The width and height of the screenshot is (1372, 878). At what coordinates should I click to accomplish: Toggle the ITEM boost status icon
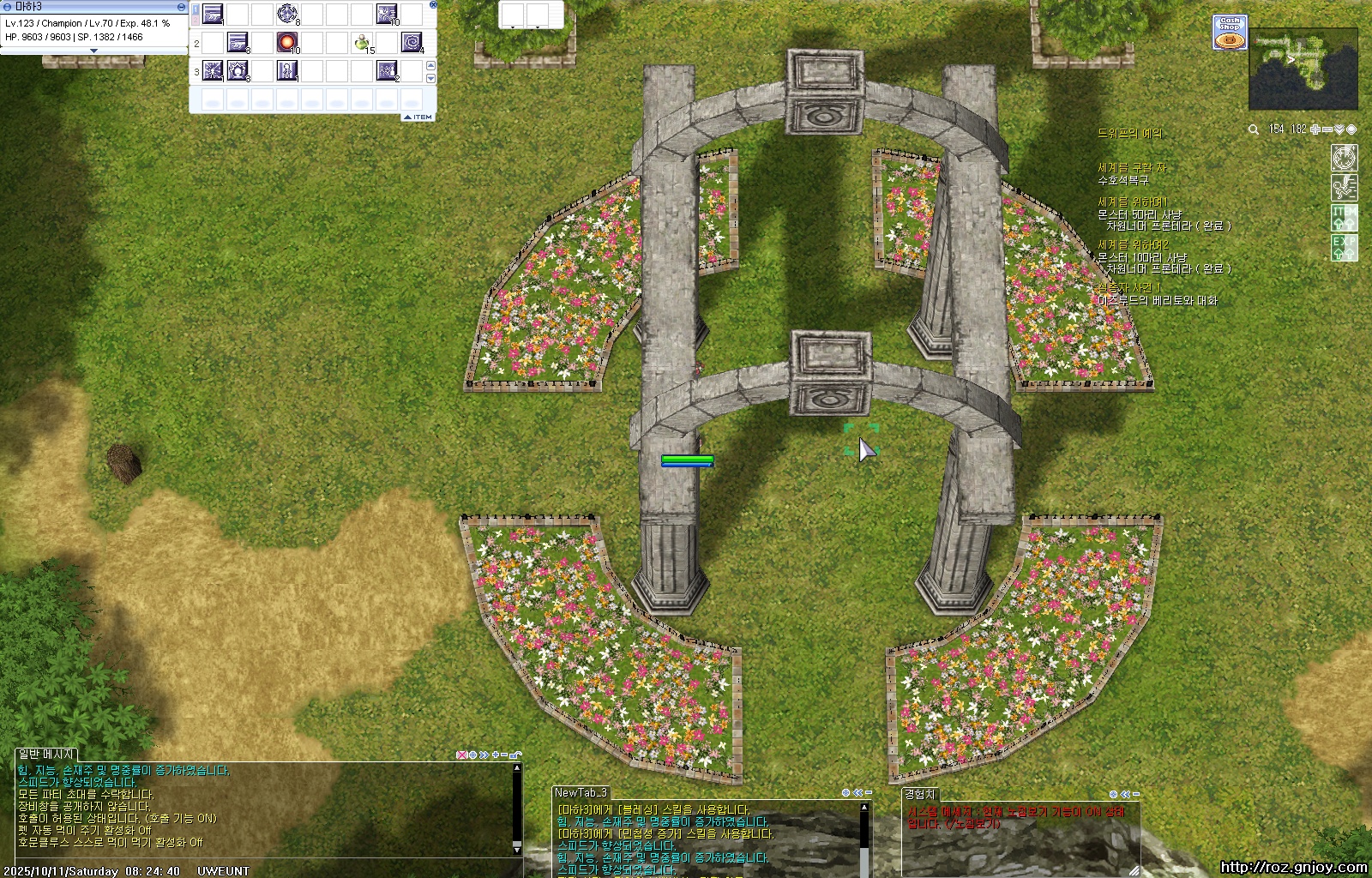(x=1344, y=216)
